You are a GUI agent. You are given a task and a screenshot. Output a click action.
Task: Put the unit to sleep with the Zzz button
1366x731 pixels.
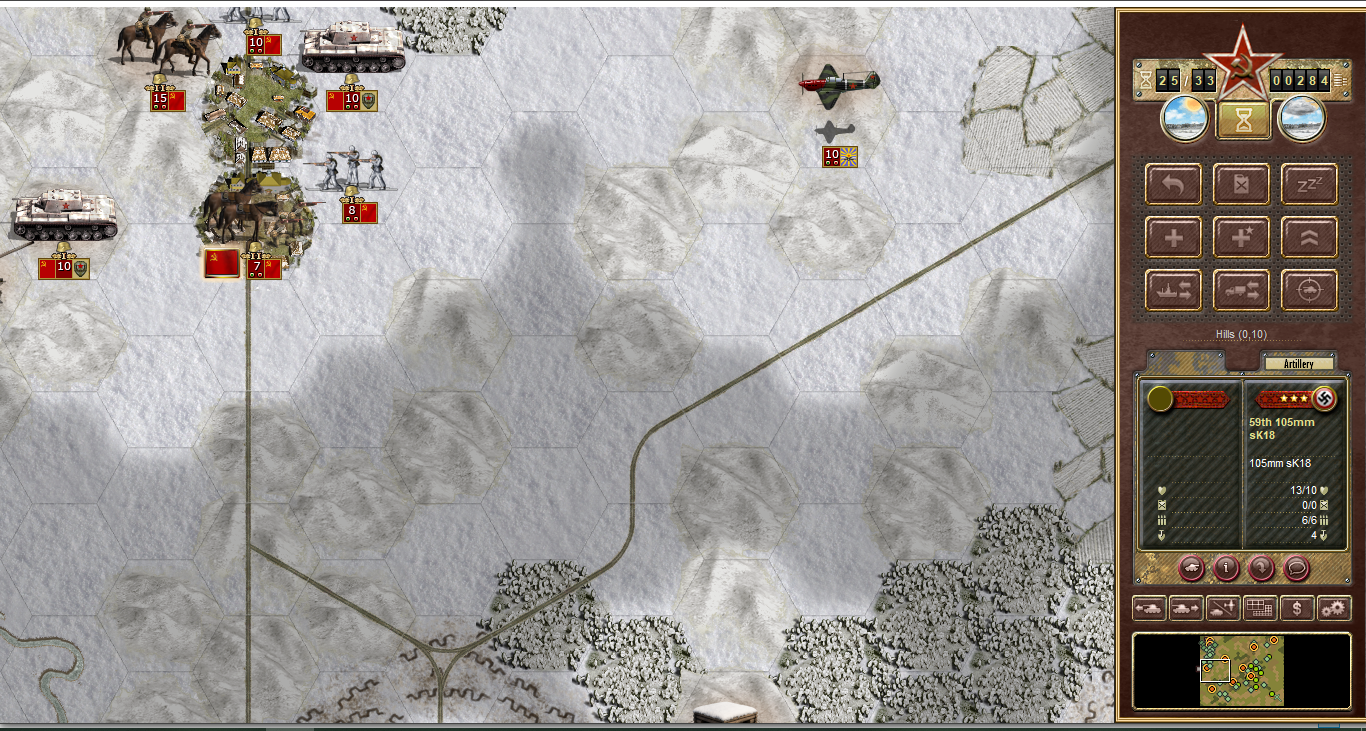tap(1309, 185)
